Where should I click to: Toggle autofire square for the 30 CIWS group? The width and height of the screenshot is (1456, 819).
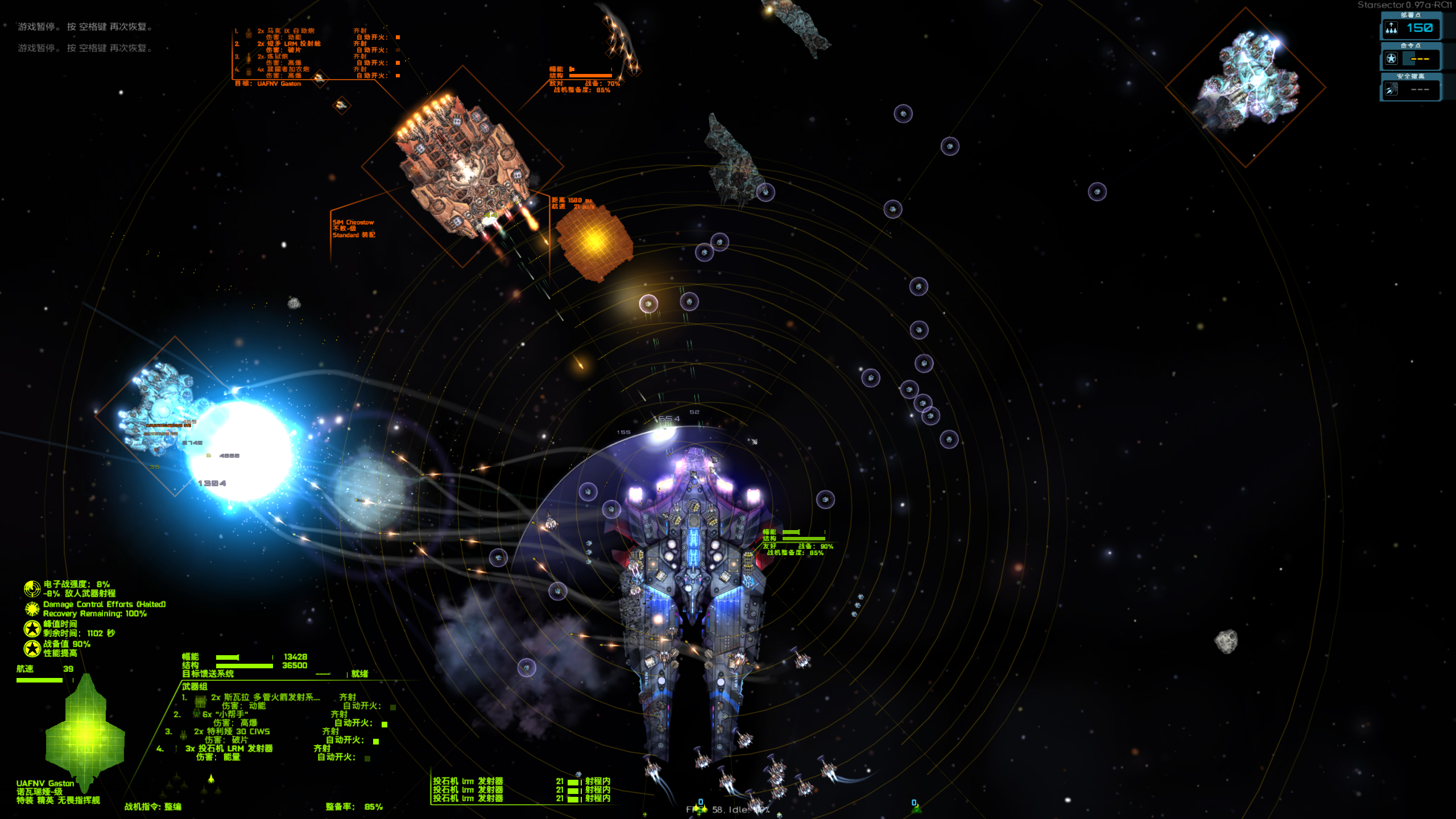click(376, 741)
